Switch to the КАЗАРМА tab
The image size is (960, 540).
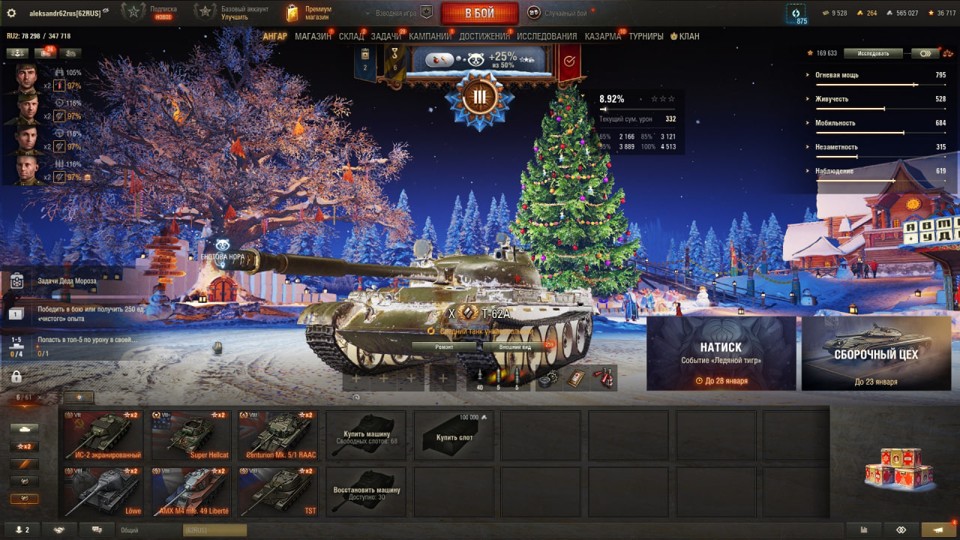[603, 37]
